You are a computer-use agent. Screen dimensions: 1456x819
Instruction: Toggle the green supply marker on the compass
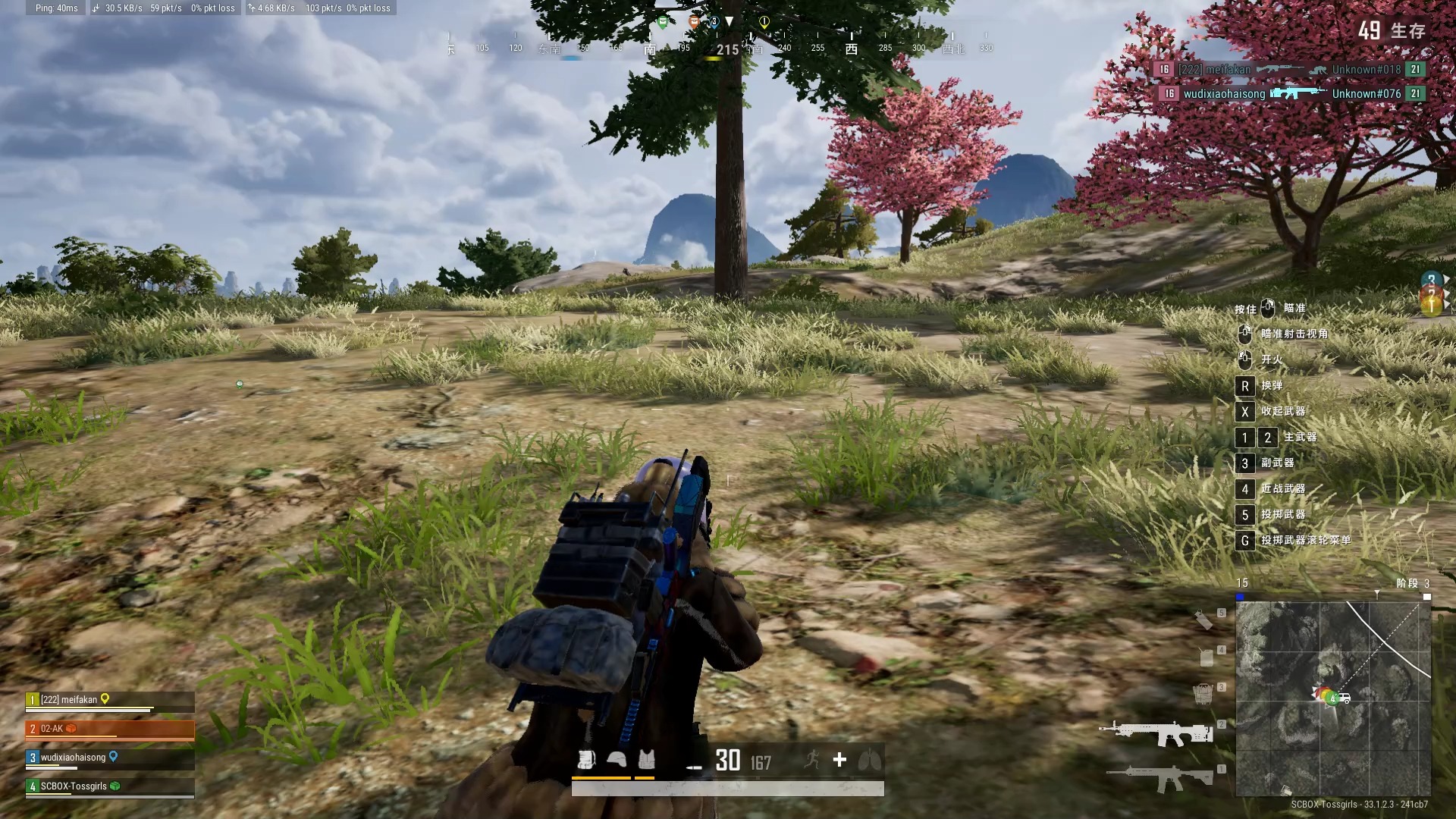[x=662, y=22]
